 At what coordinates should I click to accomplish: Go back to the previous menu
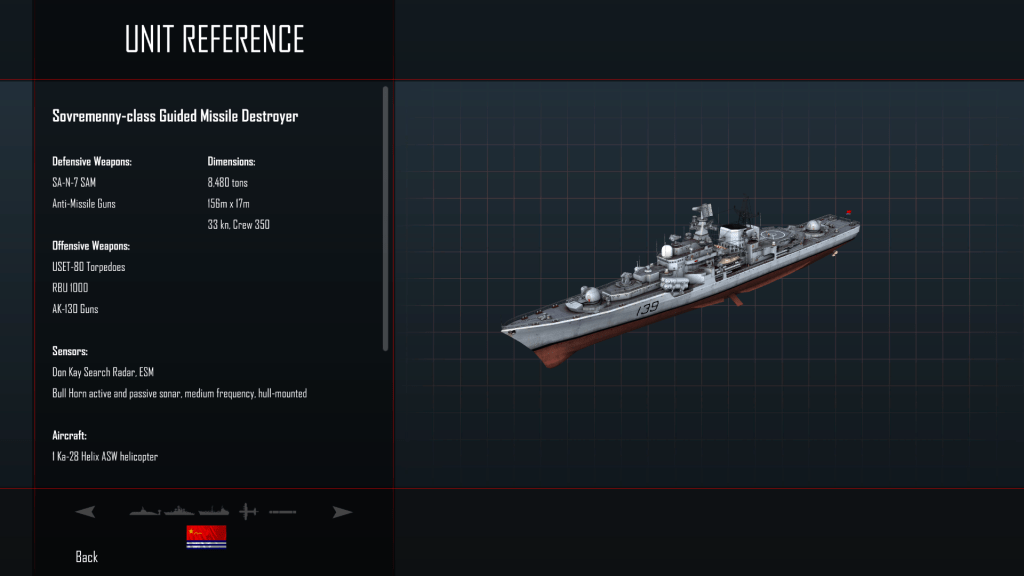pos(87,557)
